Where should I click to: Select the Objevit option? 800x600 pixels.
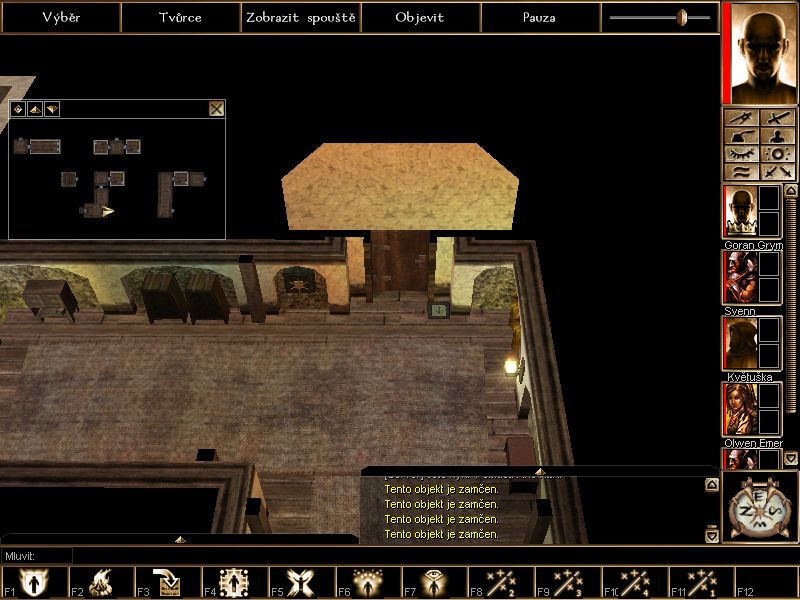click(x=420, y=17)
